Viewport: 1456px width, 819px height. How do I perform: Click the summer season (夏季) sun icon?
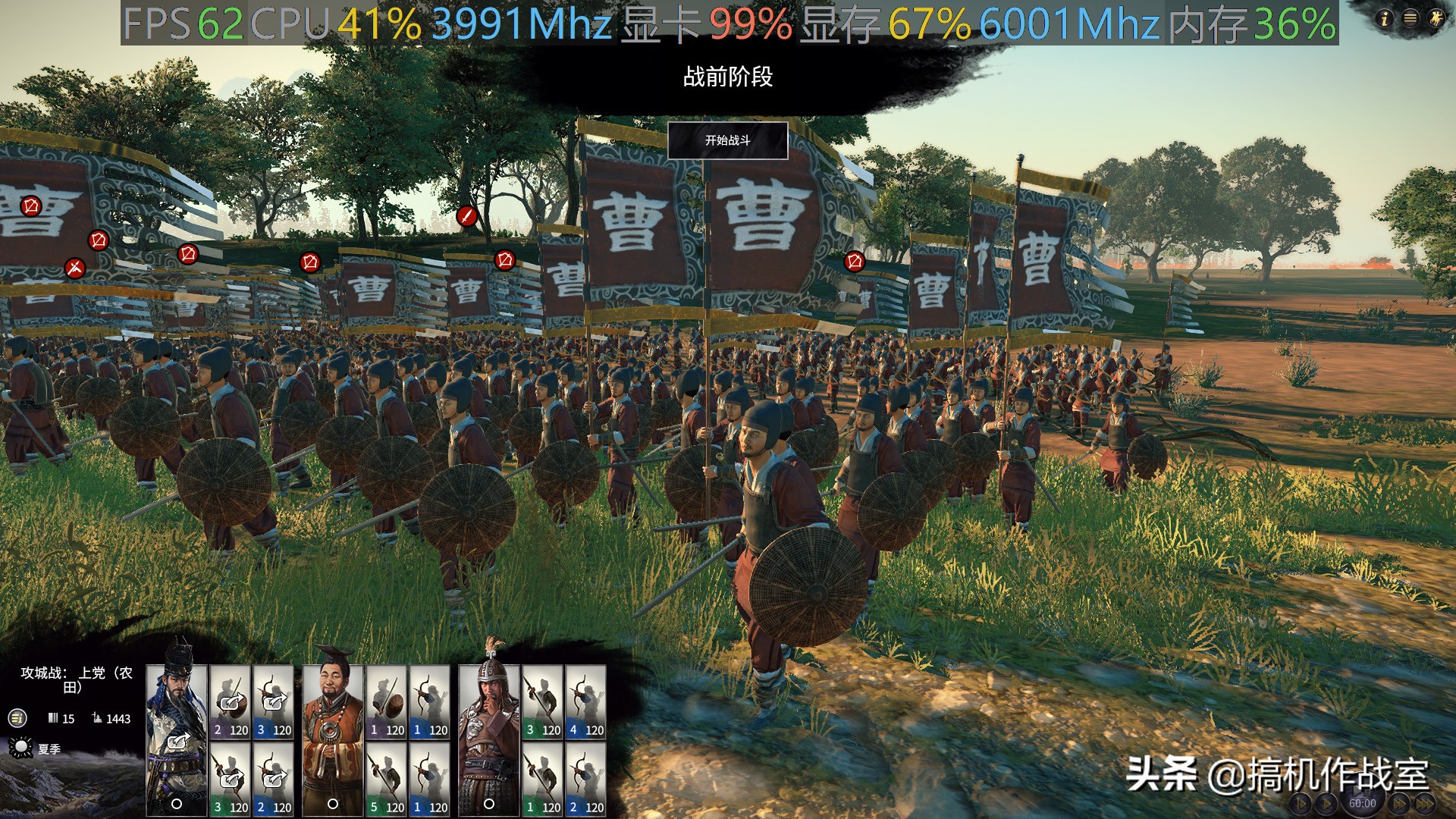(21, 748)
